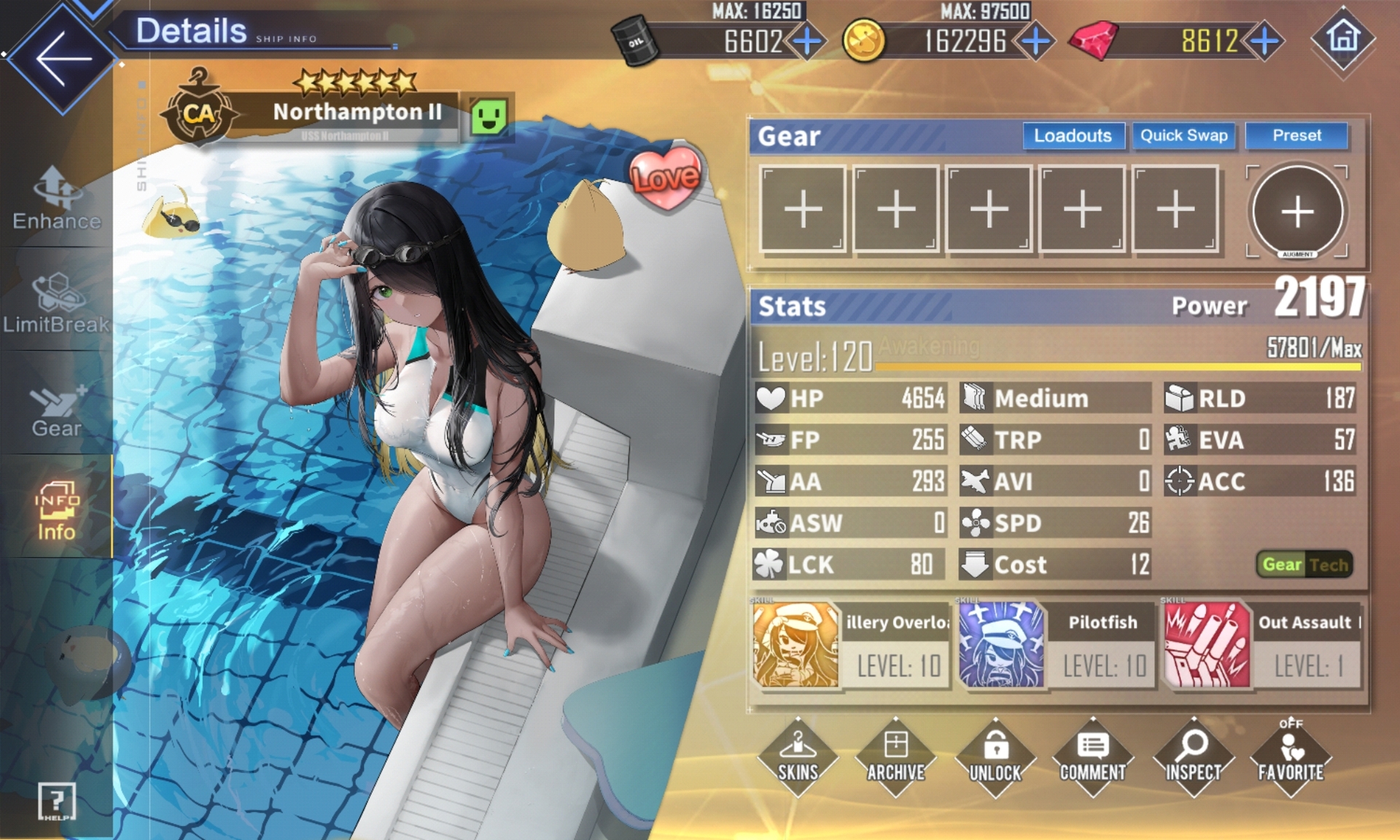Open the ship Archive
The image size is (1400, 840).
(x=896, y=757)
